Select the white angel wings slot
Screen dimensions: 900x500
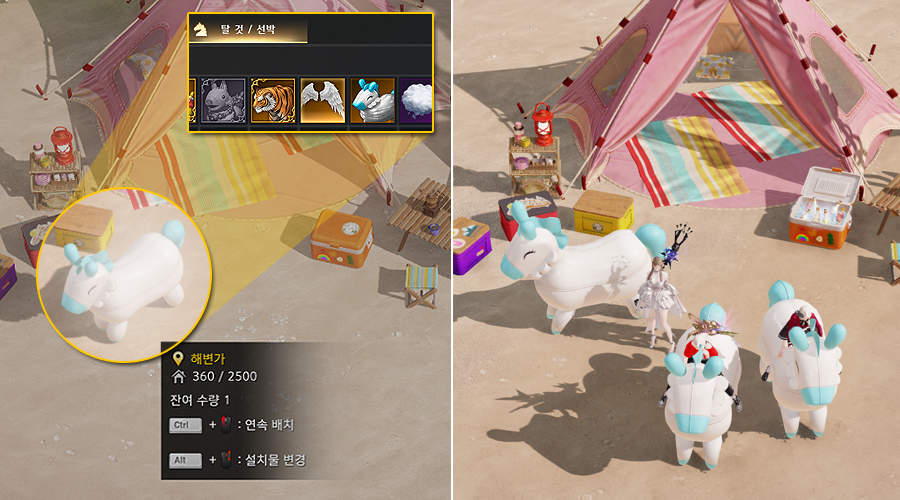pyautogui.click(x=322, y=101)
